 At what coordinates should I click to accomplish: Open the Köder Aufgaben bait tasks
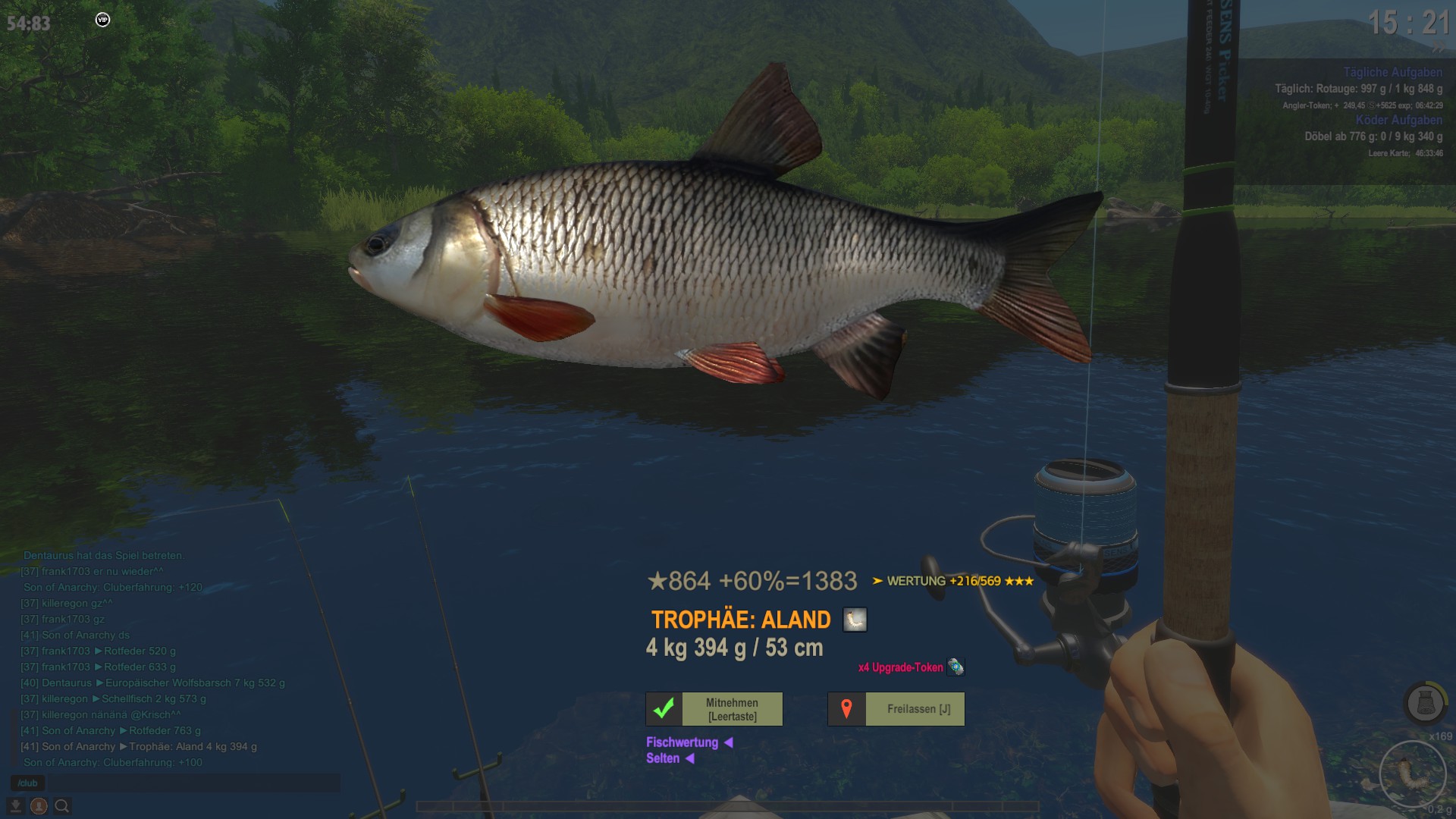(1398, 120)
